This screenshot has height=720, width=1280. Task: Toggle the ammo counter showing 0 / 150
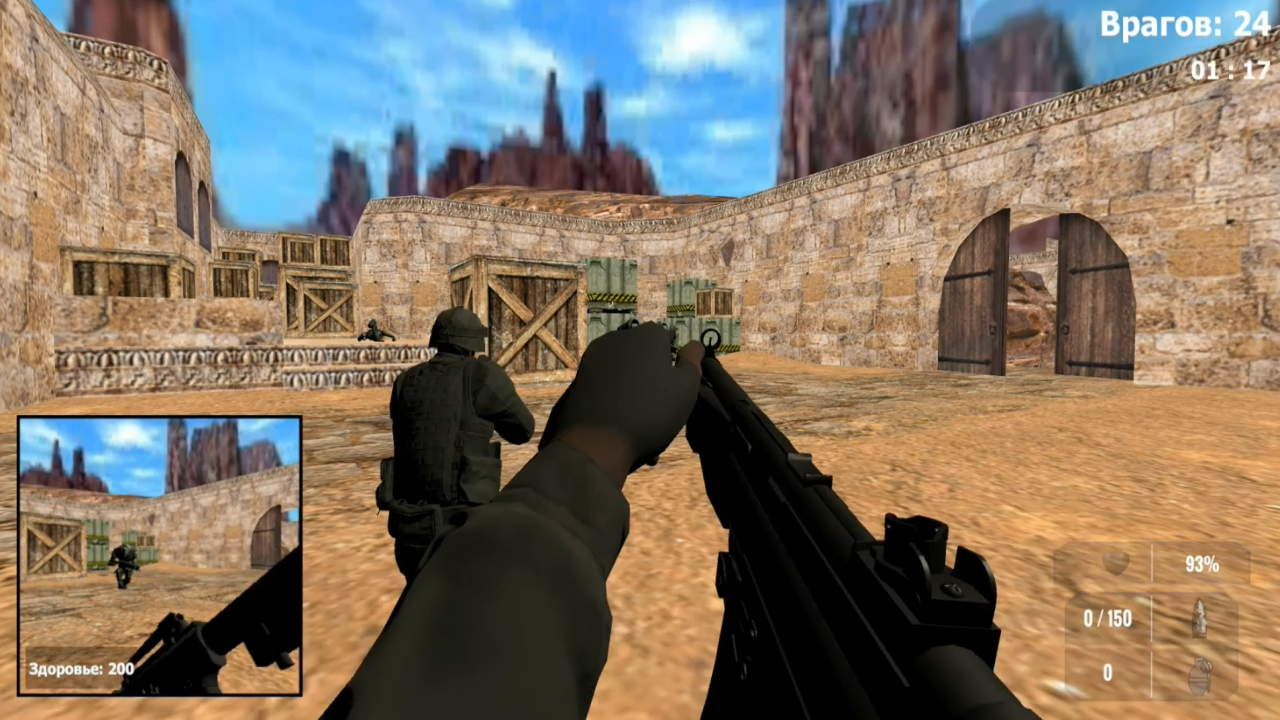pyautogui.click(x=1108, y=619)
